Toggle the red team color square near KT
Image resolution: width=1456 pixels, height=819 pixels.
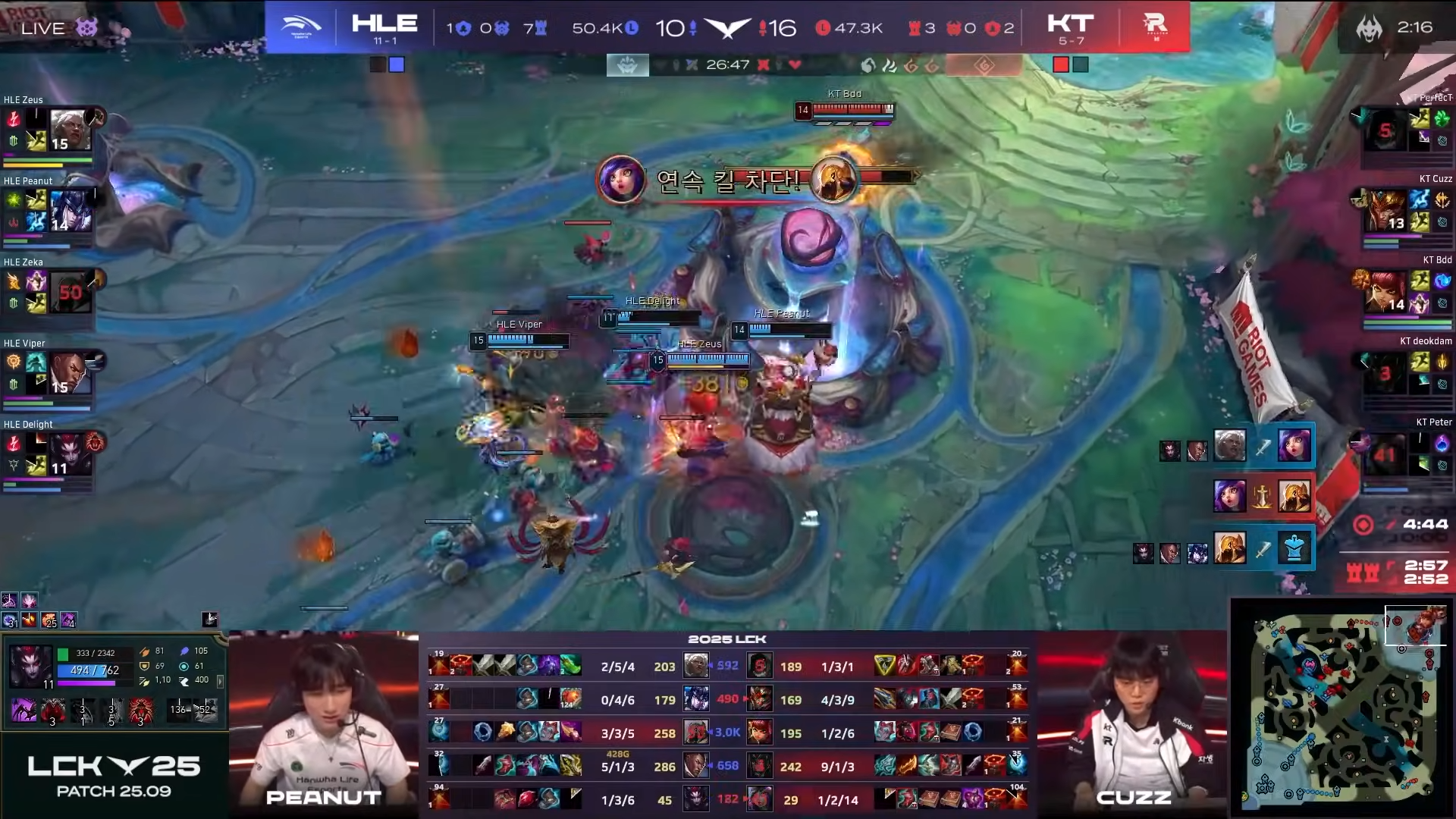[x=1061, y=64]
